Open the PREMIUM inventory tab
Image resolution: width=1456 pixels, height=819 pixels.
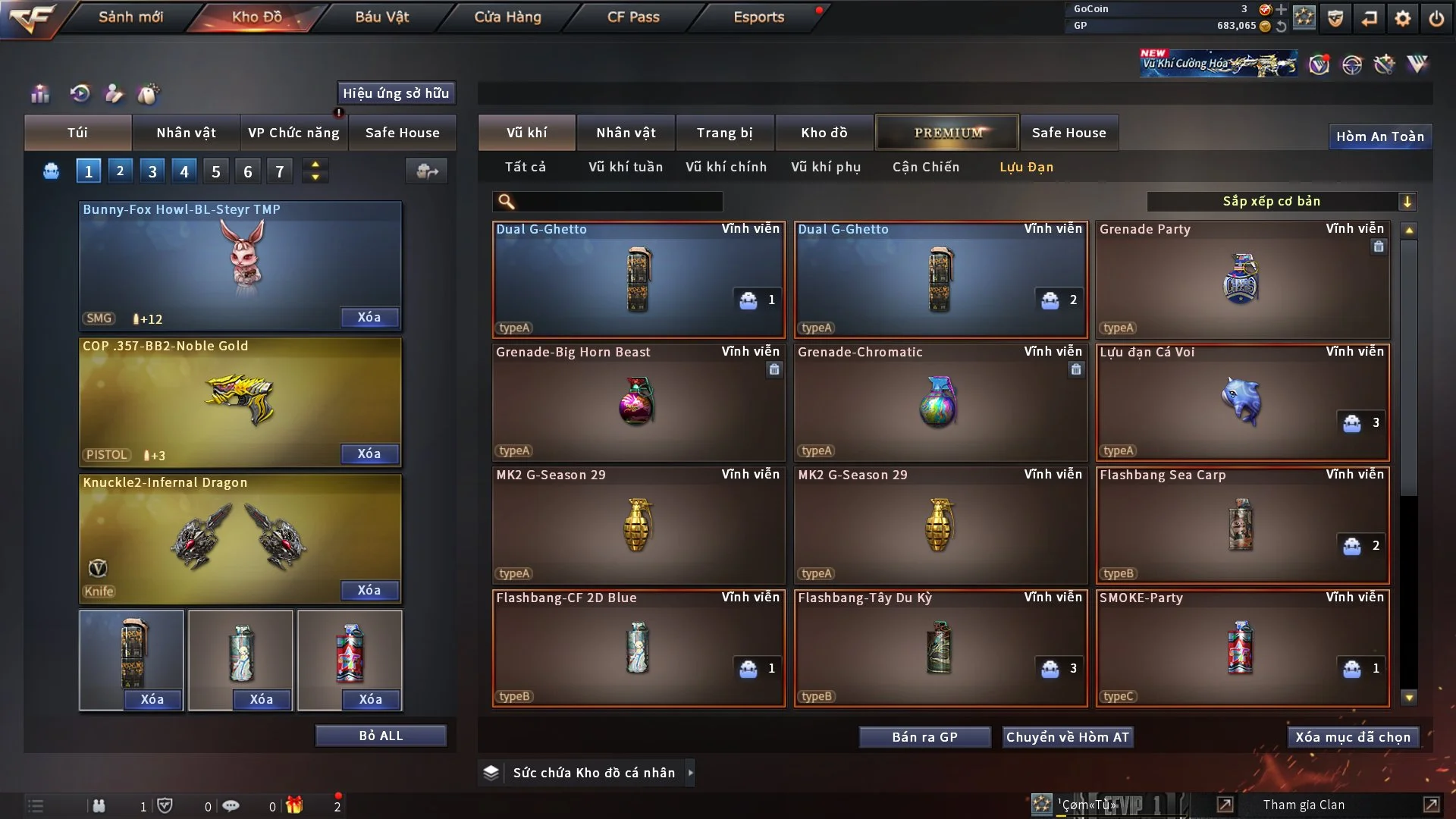point(947,133)
